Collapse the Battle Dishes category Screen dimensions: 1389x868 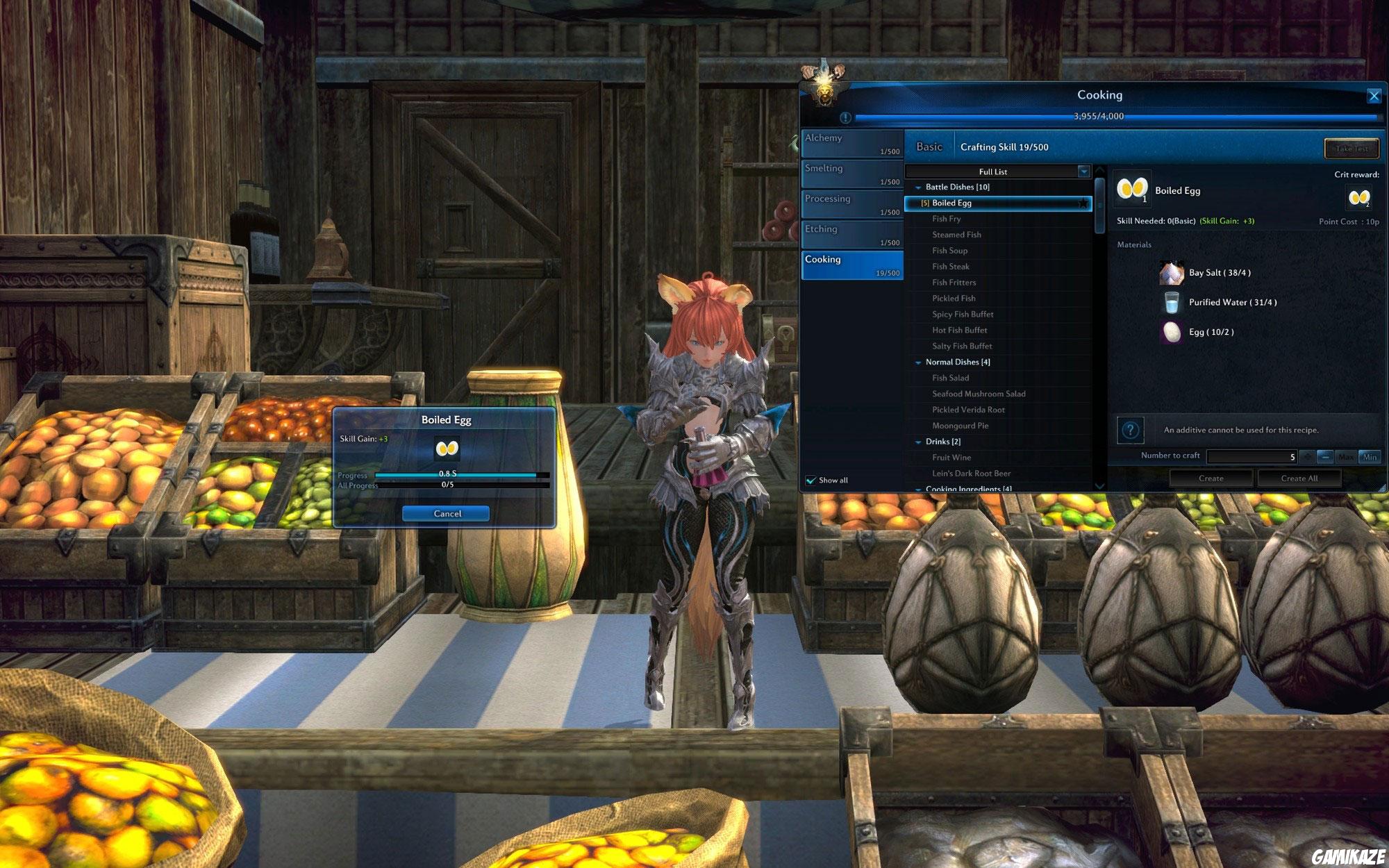tap(917, 187)
